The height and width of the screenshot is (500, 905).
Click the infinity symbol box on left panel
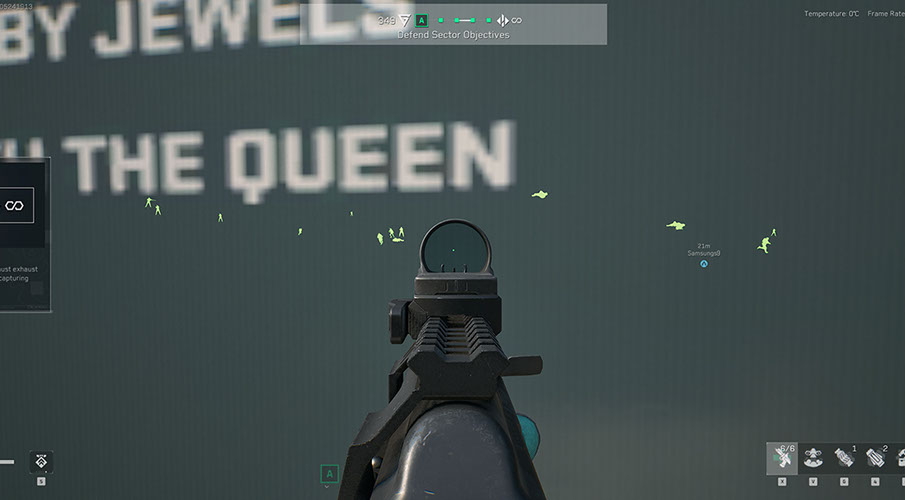[15, 205]
